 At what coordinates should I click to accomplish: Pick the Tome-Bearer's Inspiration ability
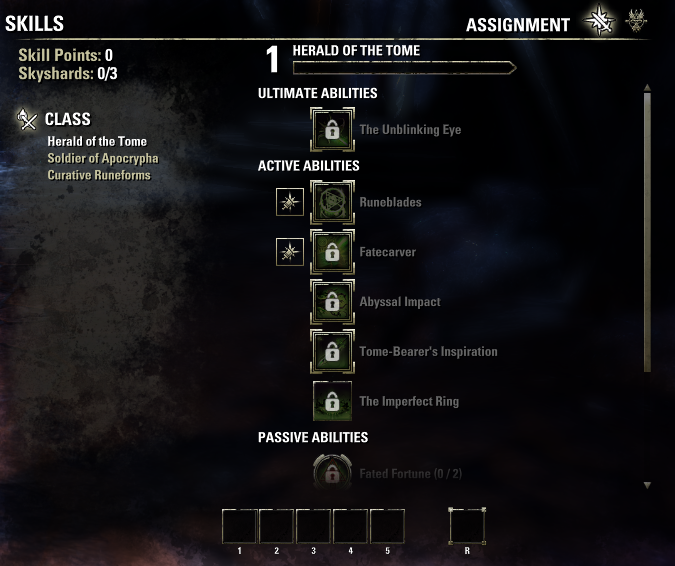[332, 352]
